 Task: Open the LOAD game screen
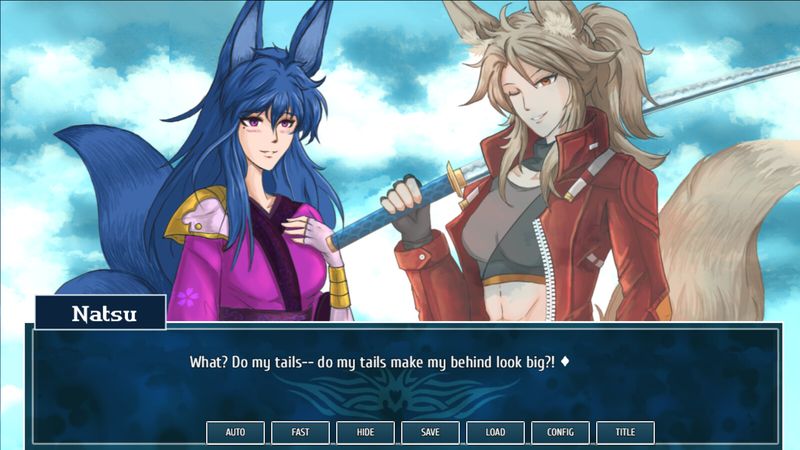pyautogui.click(x=495, y=433)
